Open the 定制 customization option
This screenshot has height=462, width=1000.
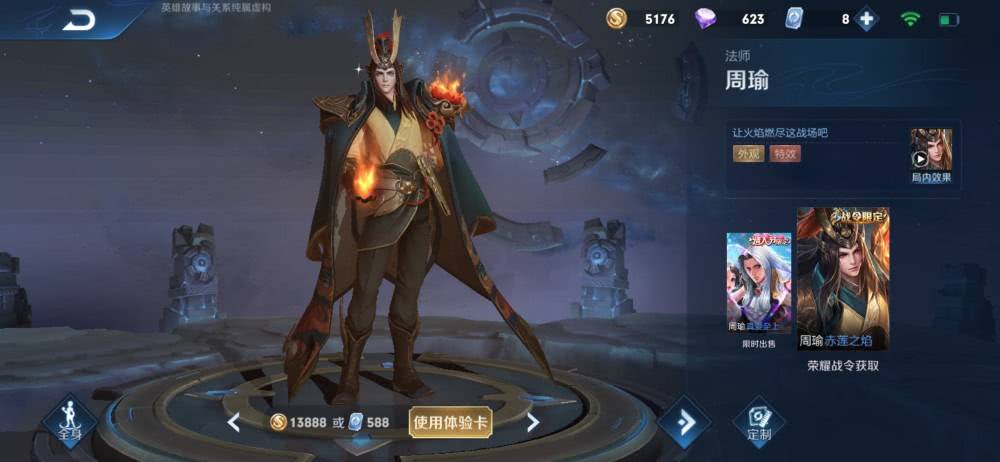coord(759,423)
